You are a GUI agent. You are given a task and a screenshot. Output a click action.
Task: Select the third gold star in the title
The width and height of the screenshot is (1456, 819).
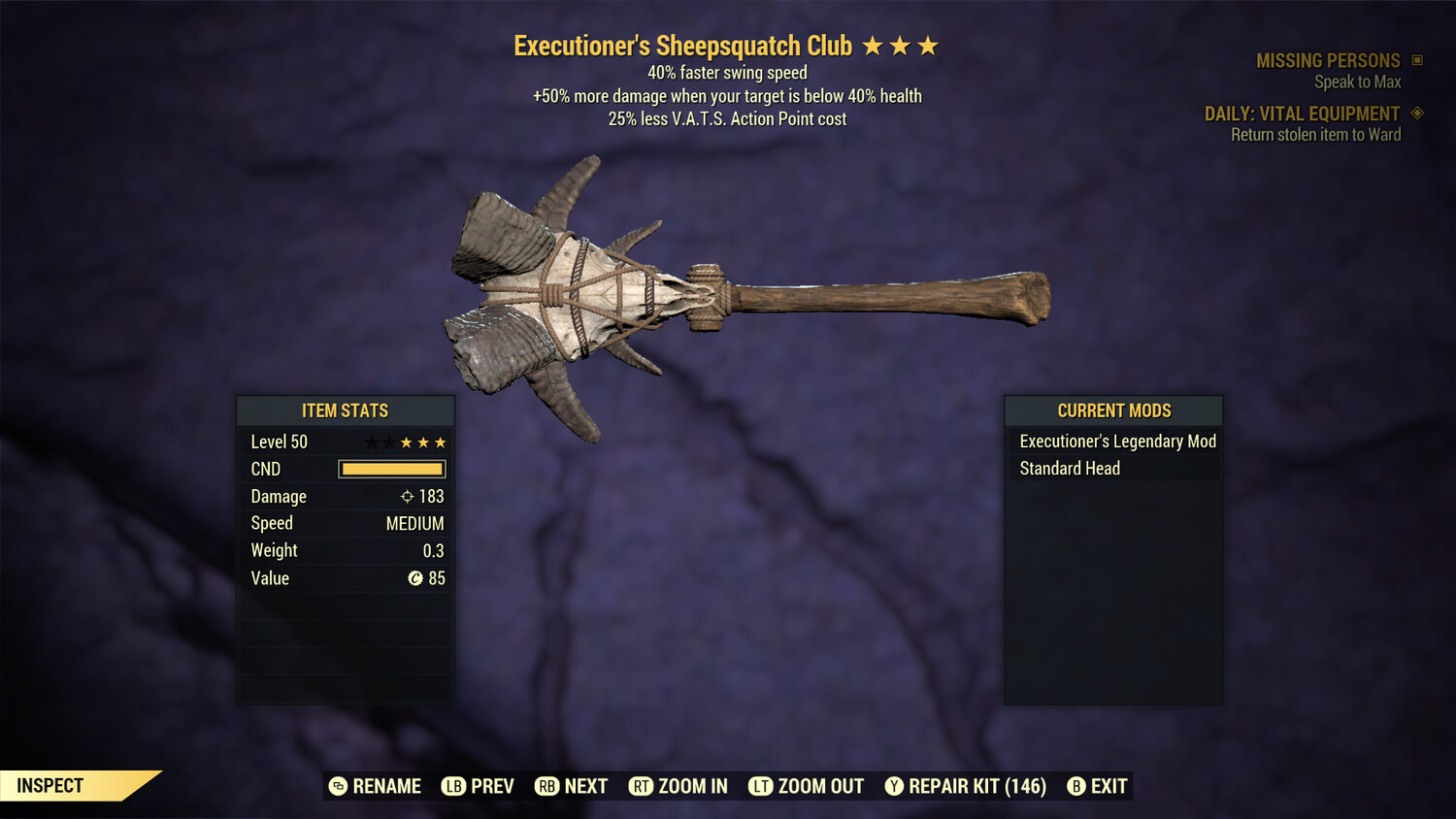click(x=930, y=45)
